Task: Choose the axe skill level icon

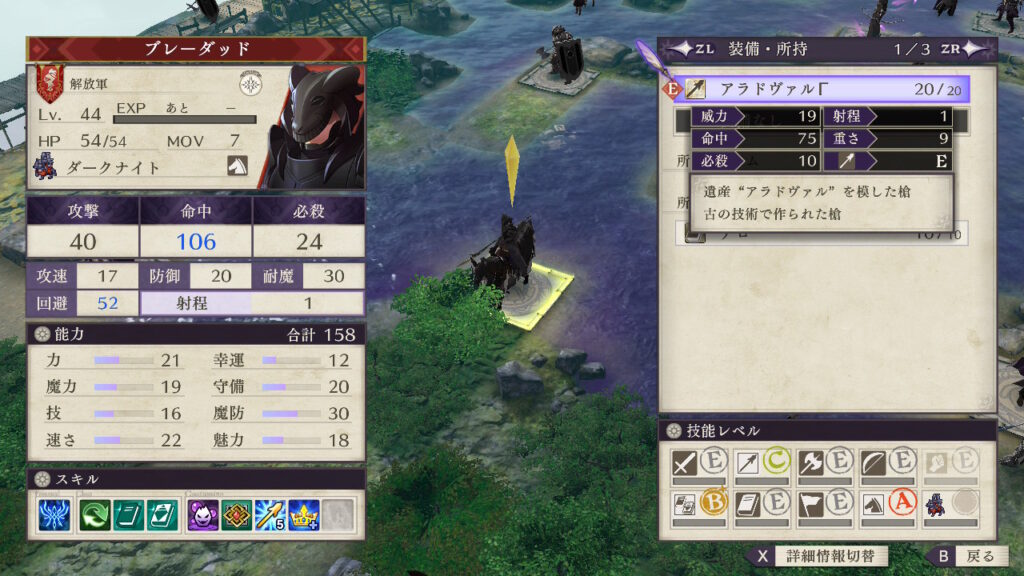Action: [810, 463]
